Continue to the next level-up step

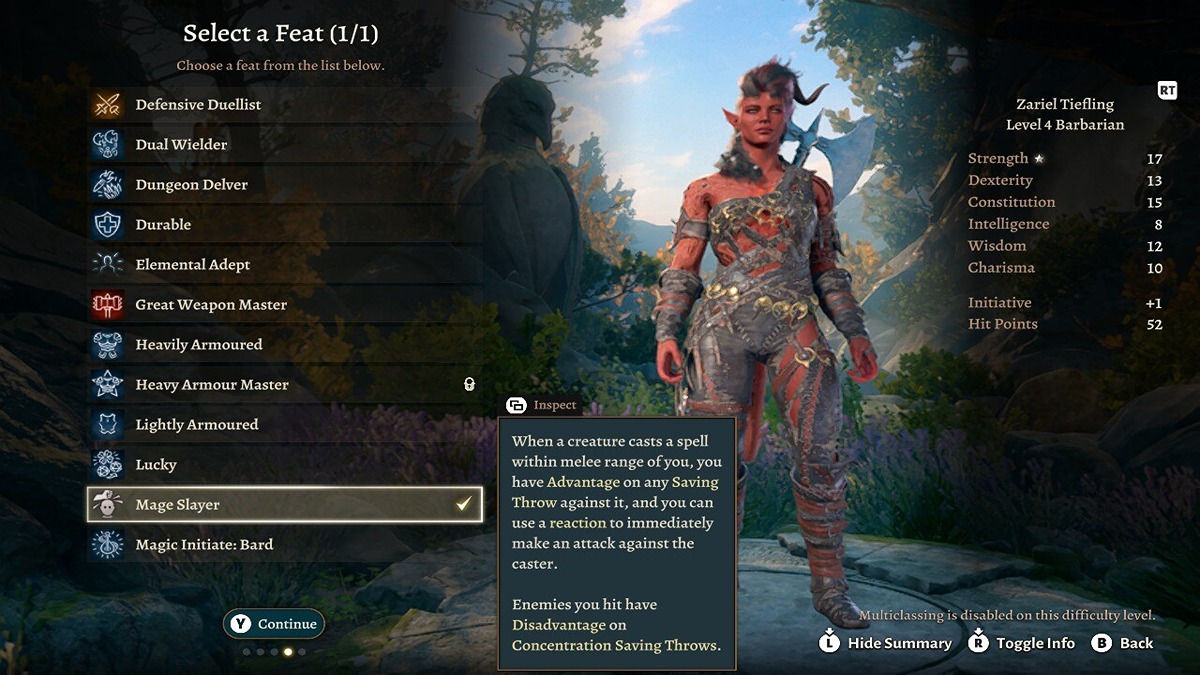click(x=274, y=624)
